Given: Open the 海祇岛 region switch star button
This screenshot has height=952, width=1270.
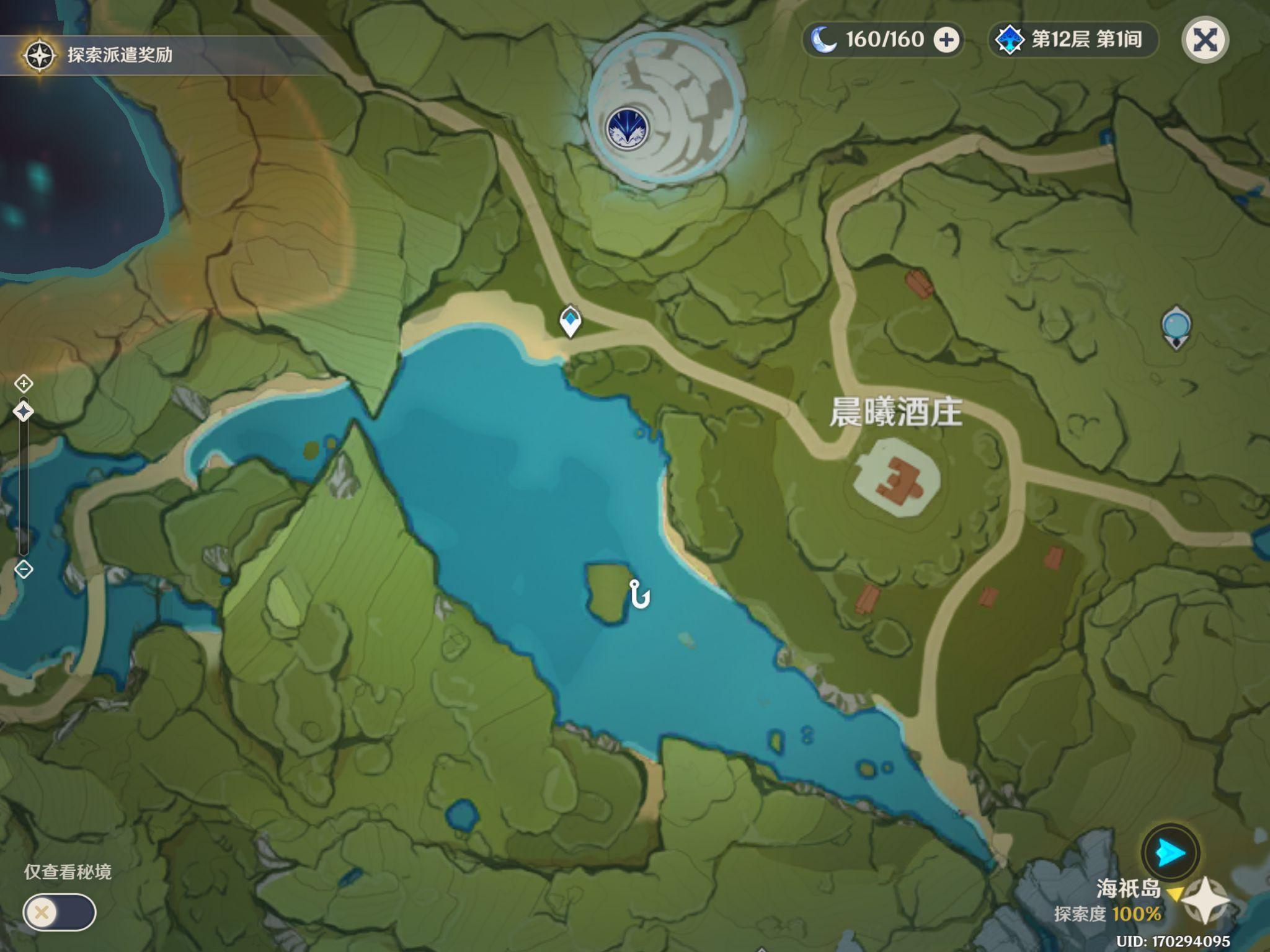Looking at the screenshot, I should [1205, 900].
